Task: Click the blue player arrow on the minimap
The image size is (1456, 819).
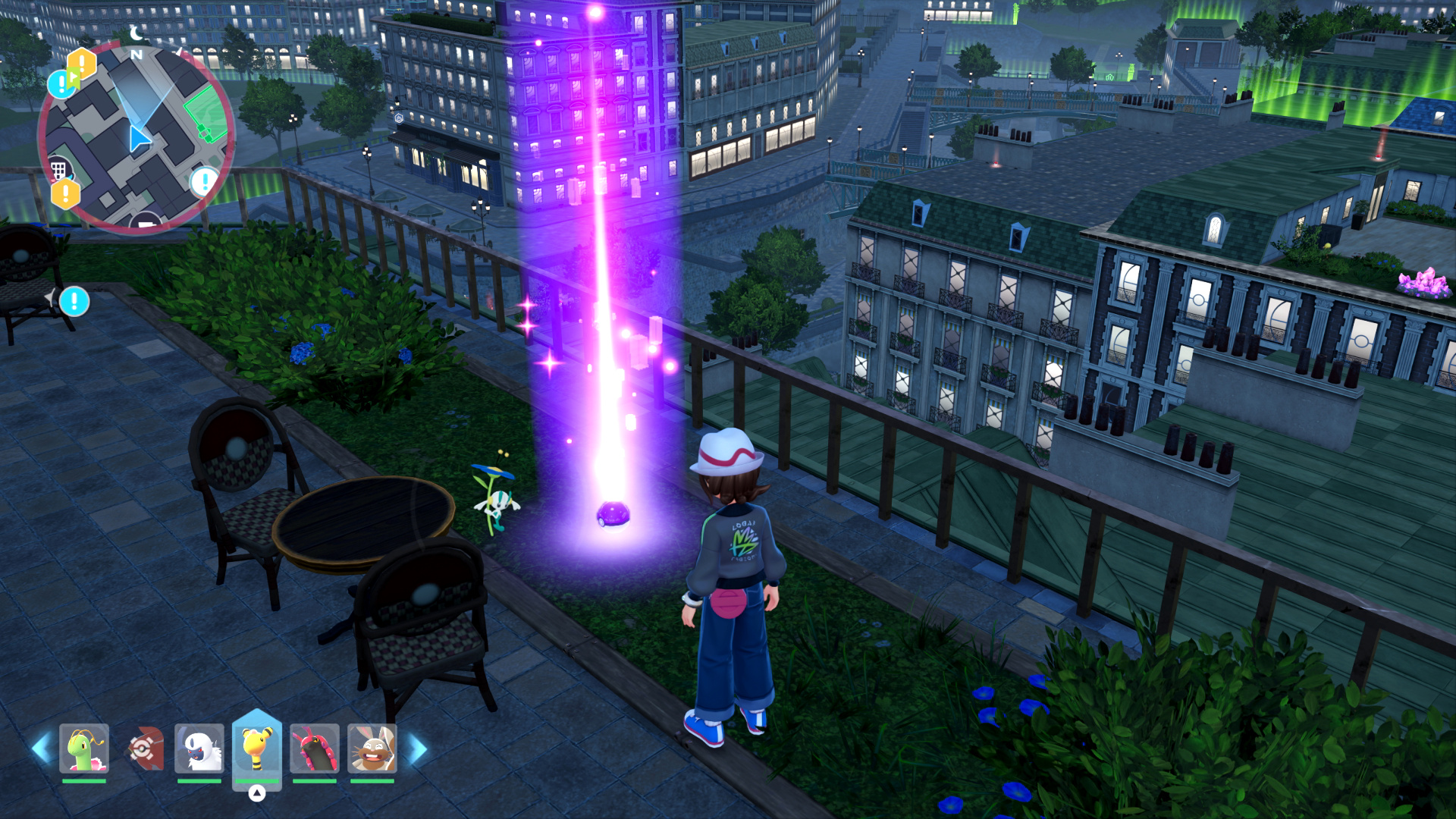Action: point(138,139)
